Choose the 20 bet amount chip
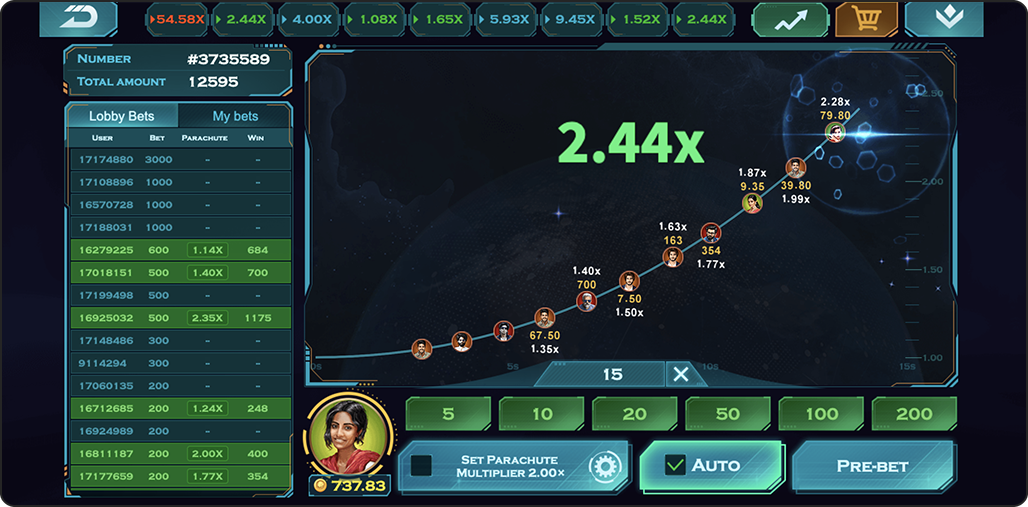 coord(634,413)
